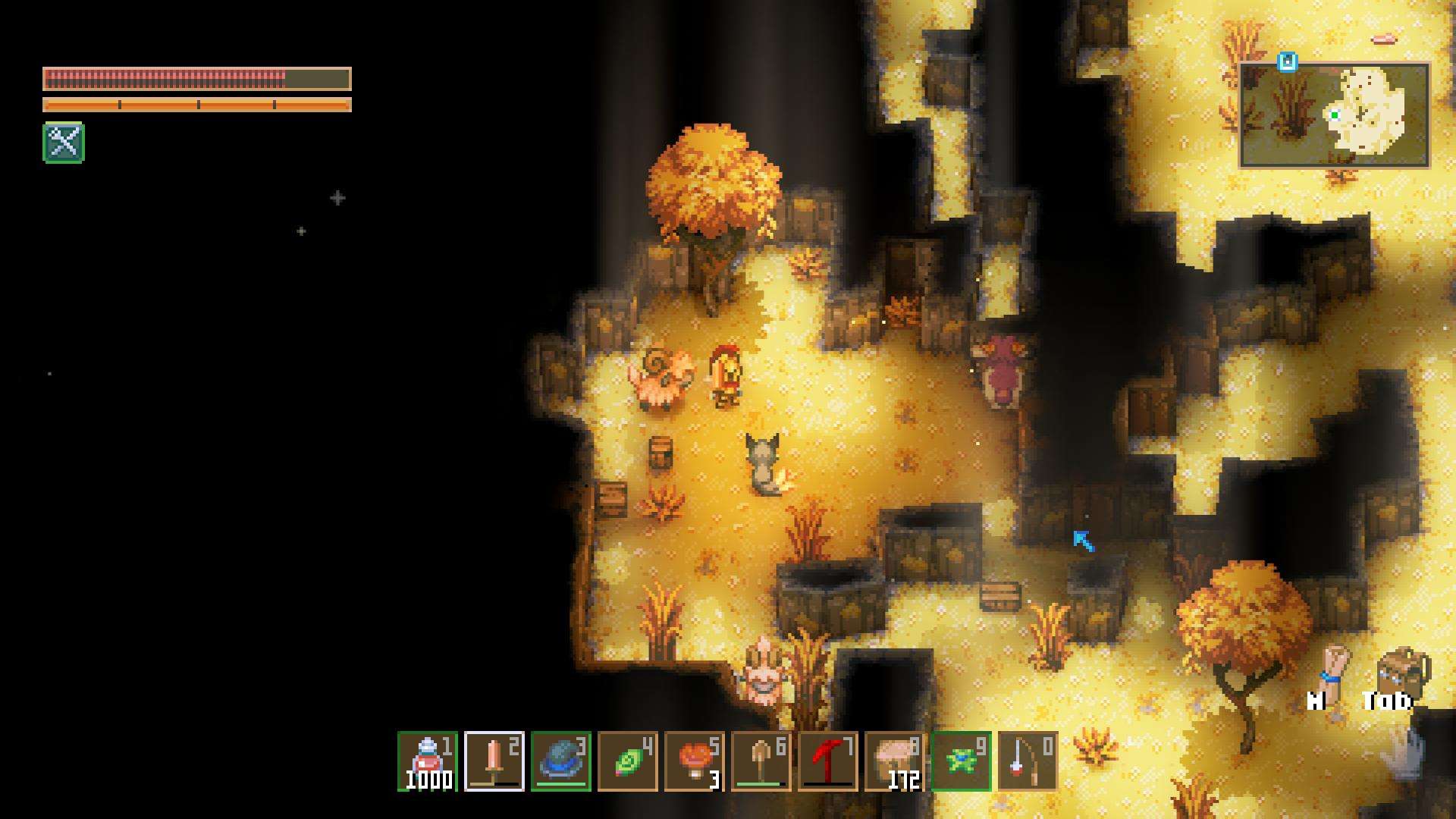The width and height of the screenshot is (1456, 819).
Task: Select the green leaf item slot
Action: (x=628, y=761)
